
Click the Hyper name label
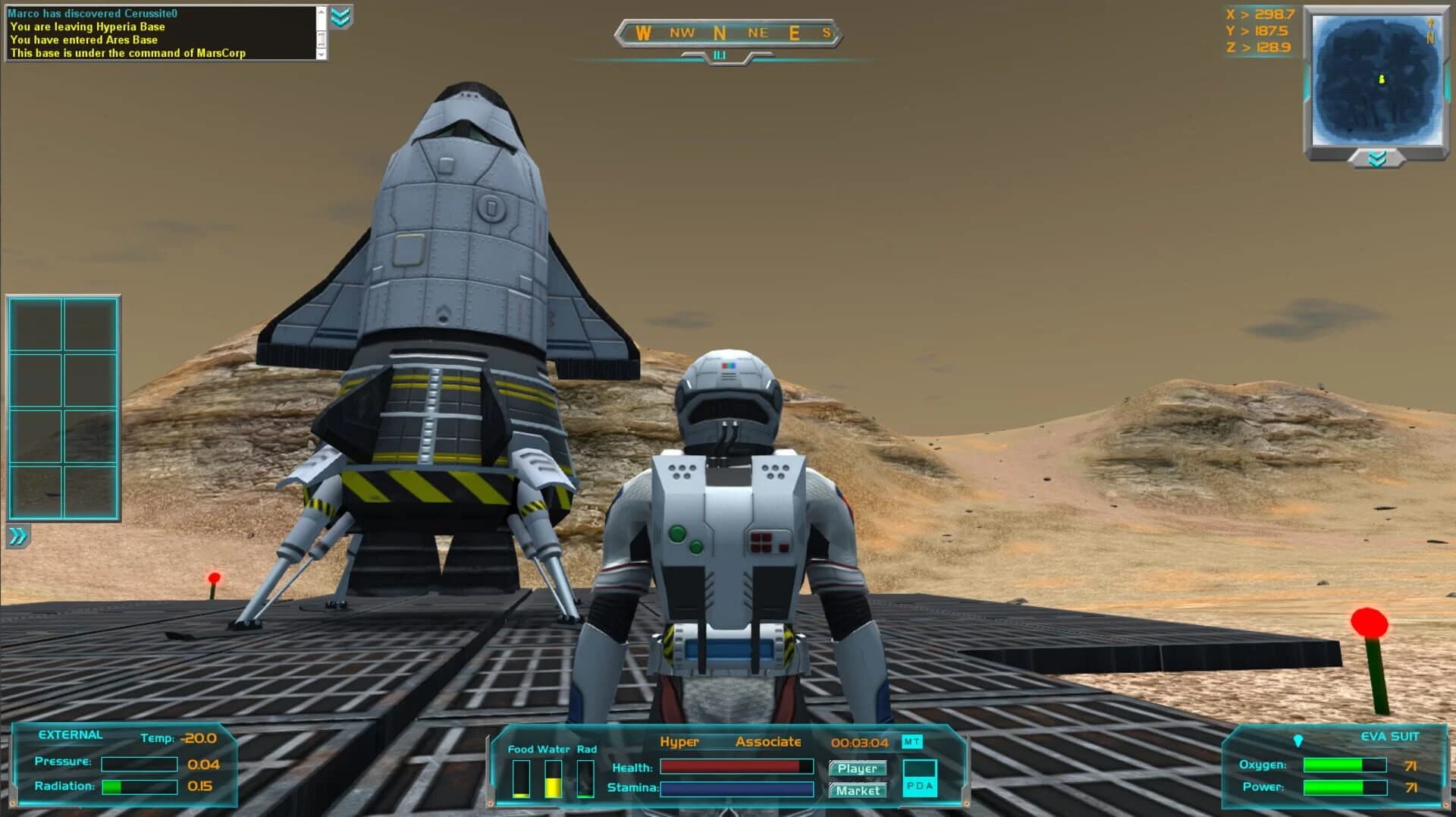(x=680, y=742)
